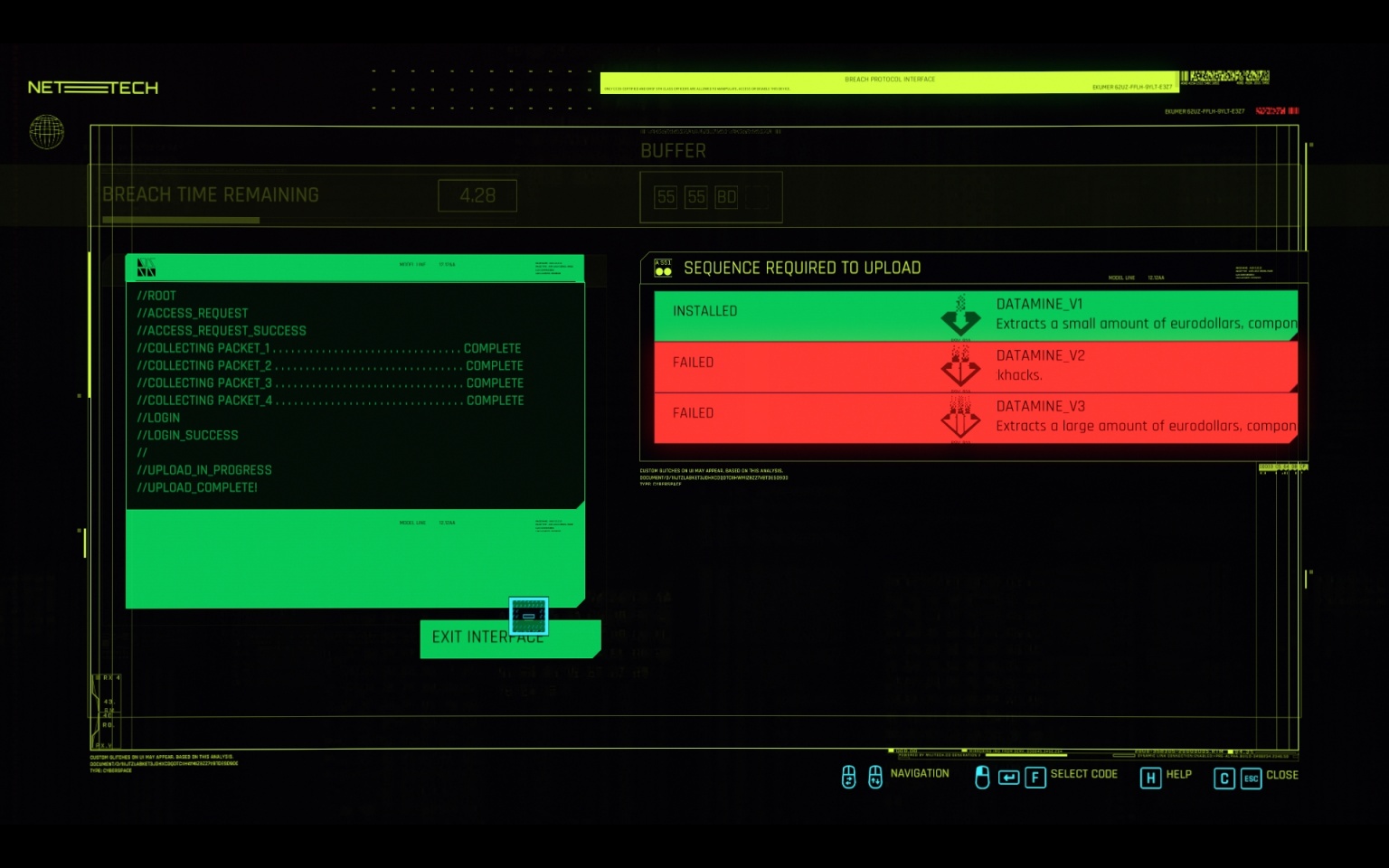1389x868 pixels.
Task: Select the ESC key icon next to Close
Action: (x=1251, y=778)
